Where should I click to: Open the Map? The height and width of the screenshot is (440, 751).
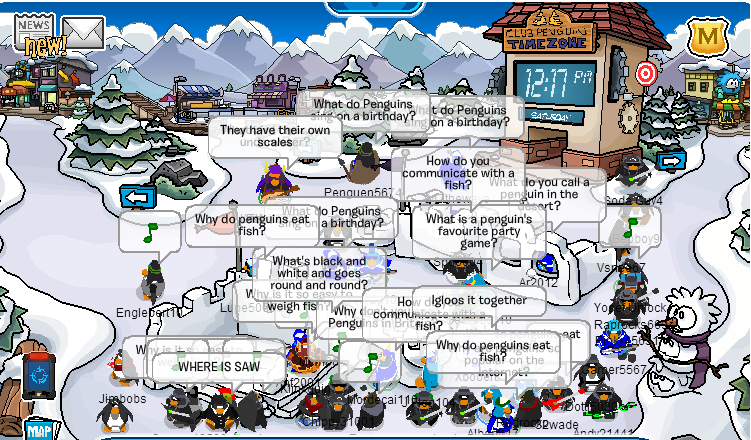coord(38,430)
